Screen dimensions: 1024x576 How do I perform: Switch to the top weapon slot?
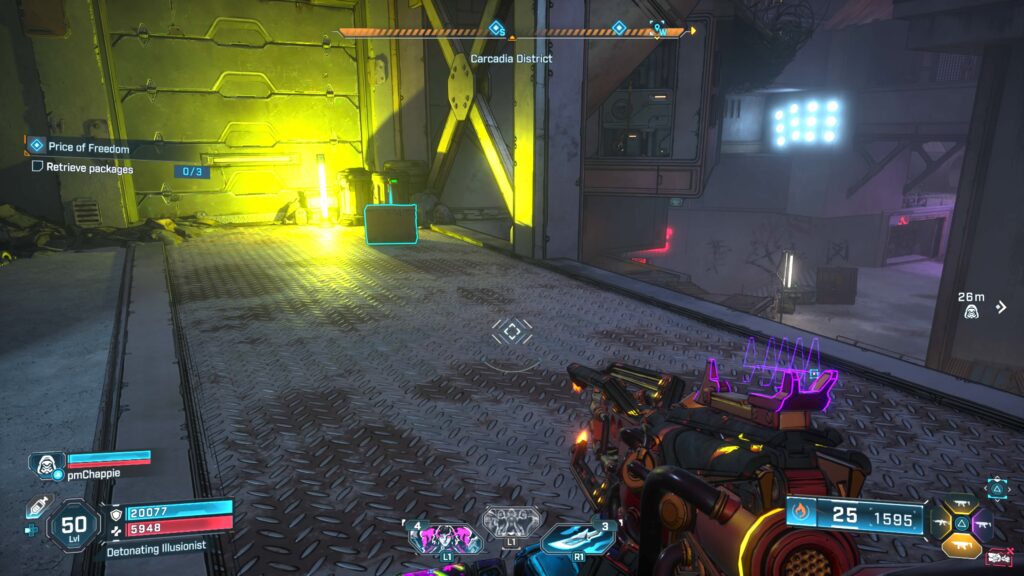click(962, 506)
